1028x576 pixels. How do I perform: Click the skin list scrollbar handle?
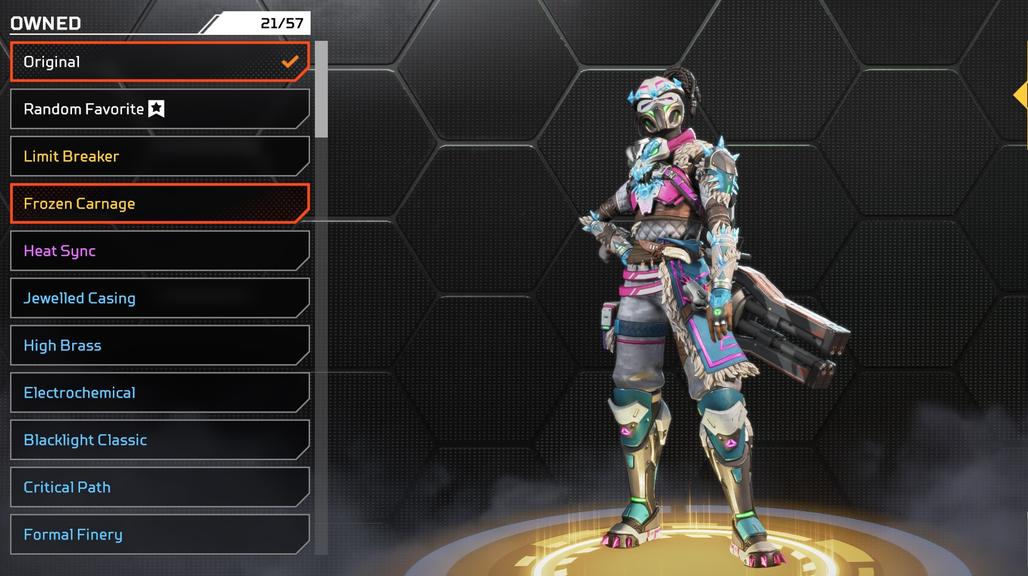321,89
